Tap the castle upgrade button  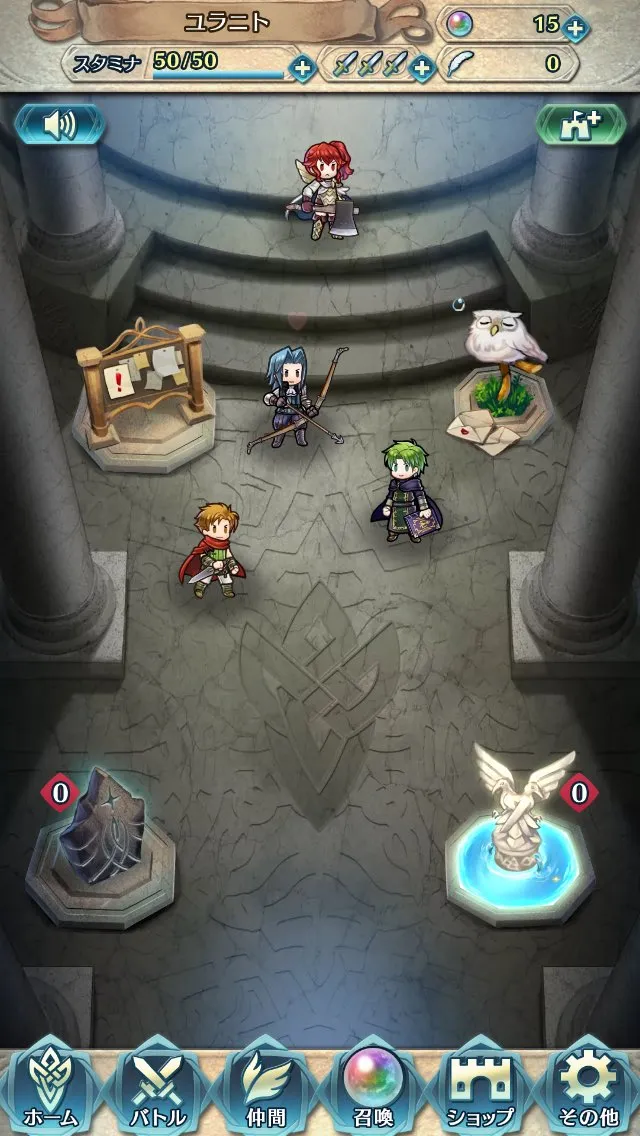581,124
